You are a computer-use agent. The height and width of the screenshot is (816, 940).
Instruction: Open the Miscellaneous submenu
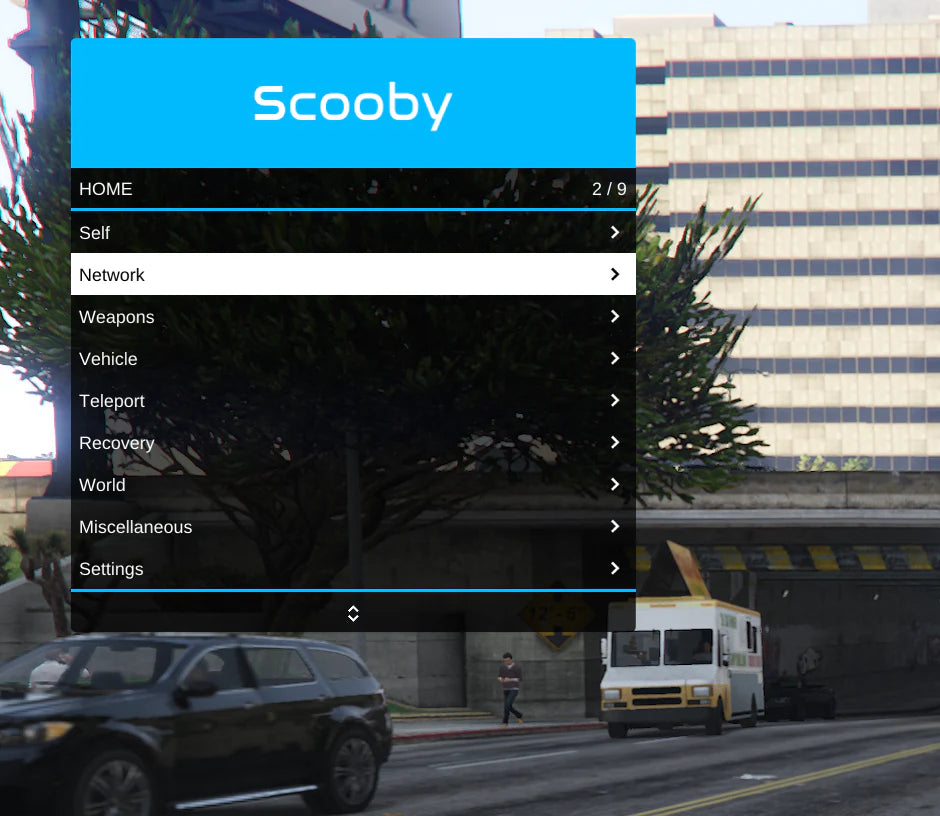(352, 526)
